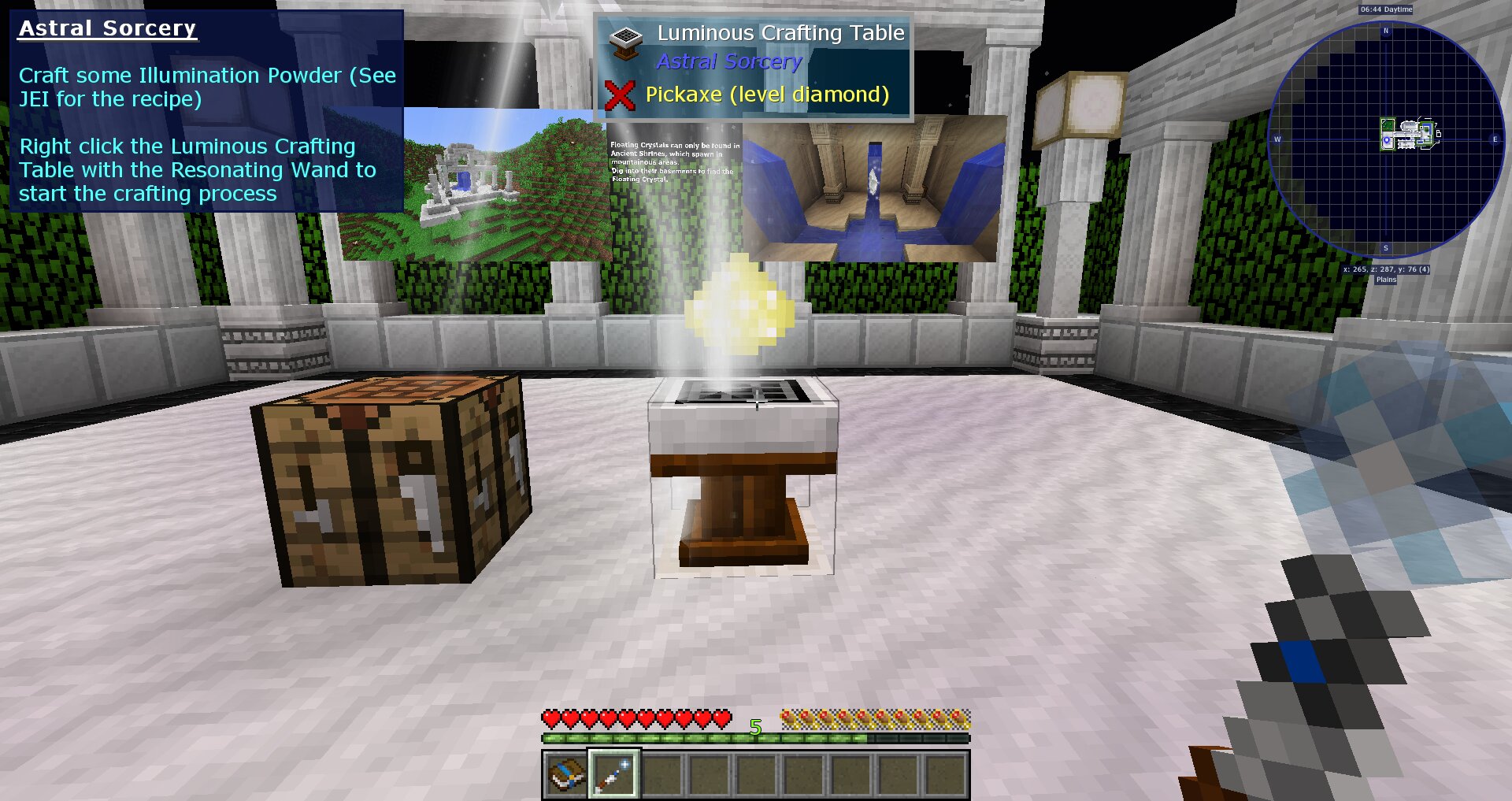Select the Resonating Wand in the hotbar
This screenshot has width=1512, height=801.
pyautogui.click(x=611, y=777)
